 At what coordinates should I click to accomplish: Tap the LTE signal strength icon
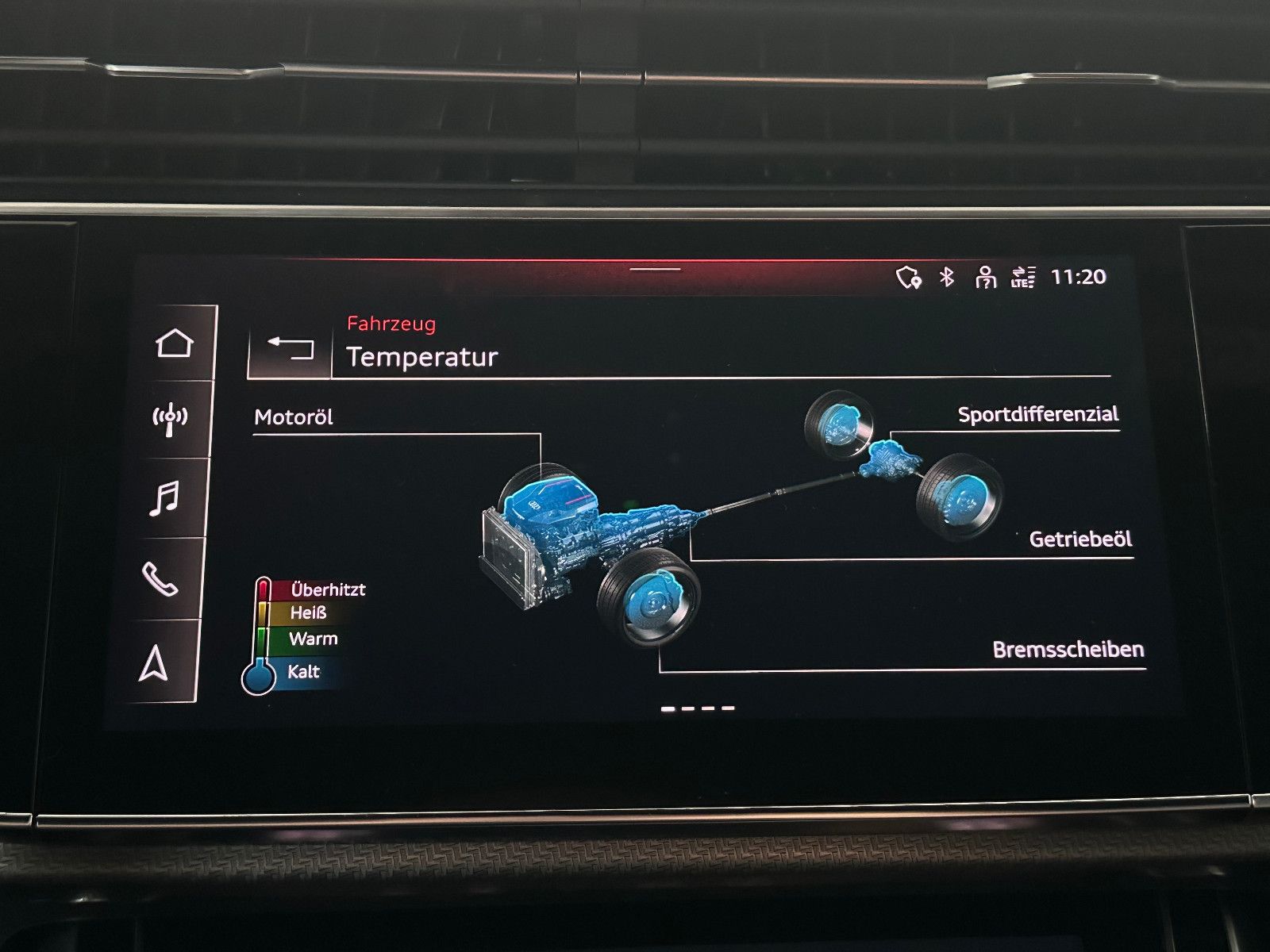1022,278
